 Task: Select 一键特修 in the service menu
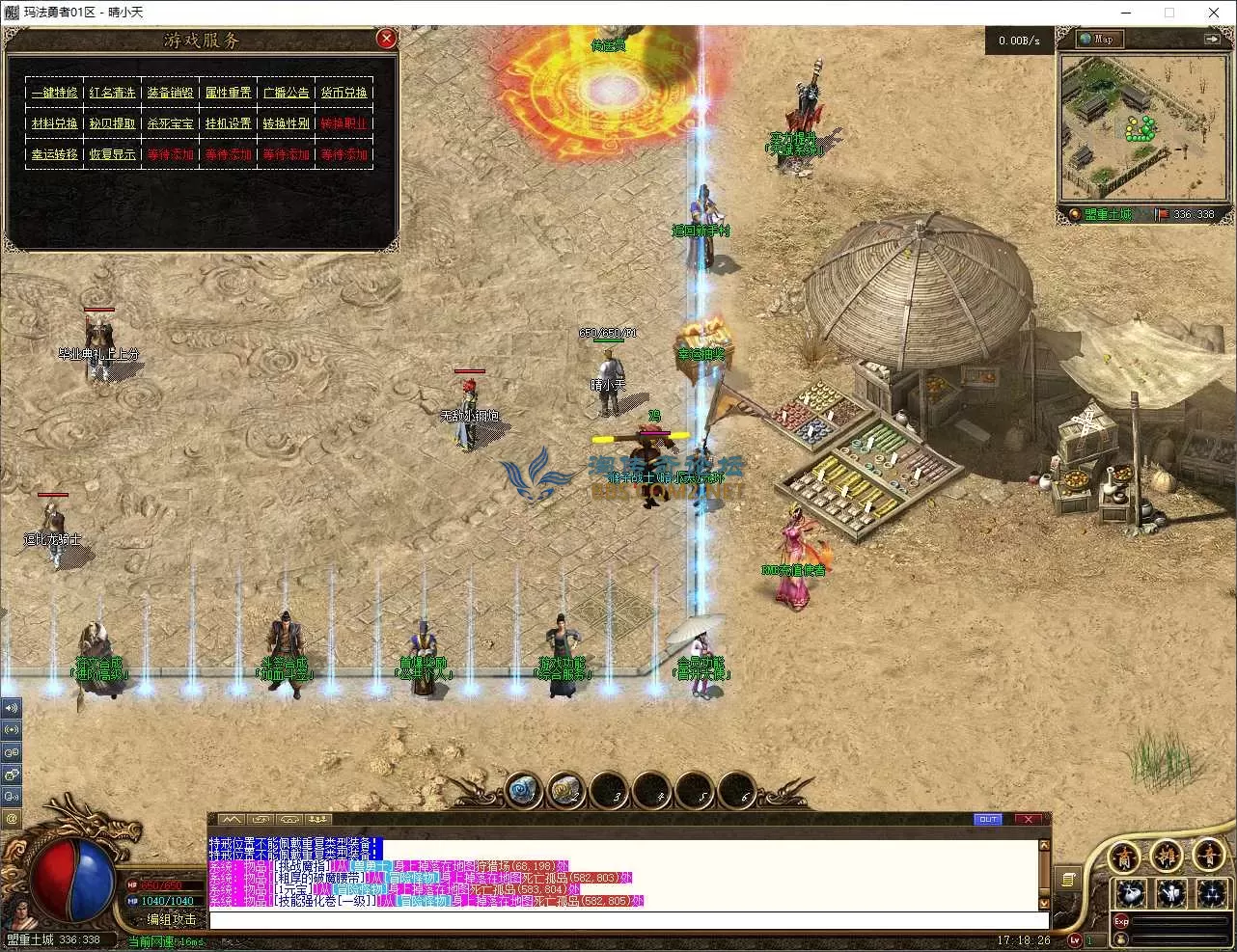[54, 93]
